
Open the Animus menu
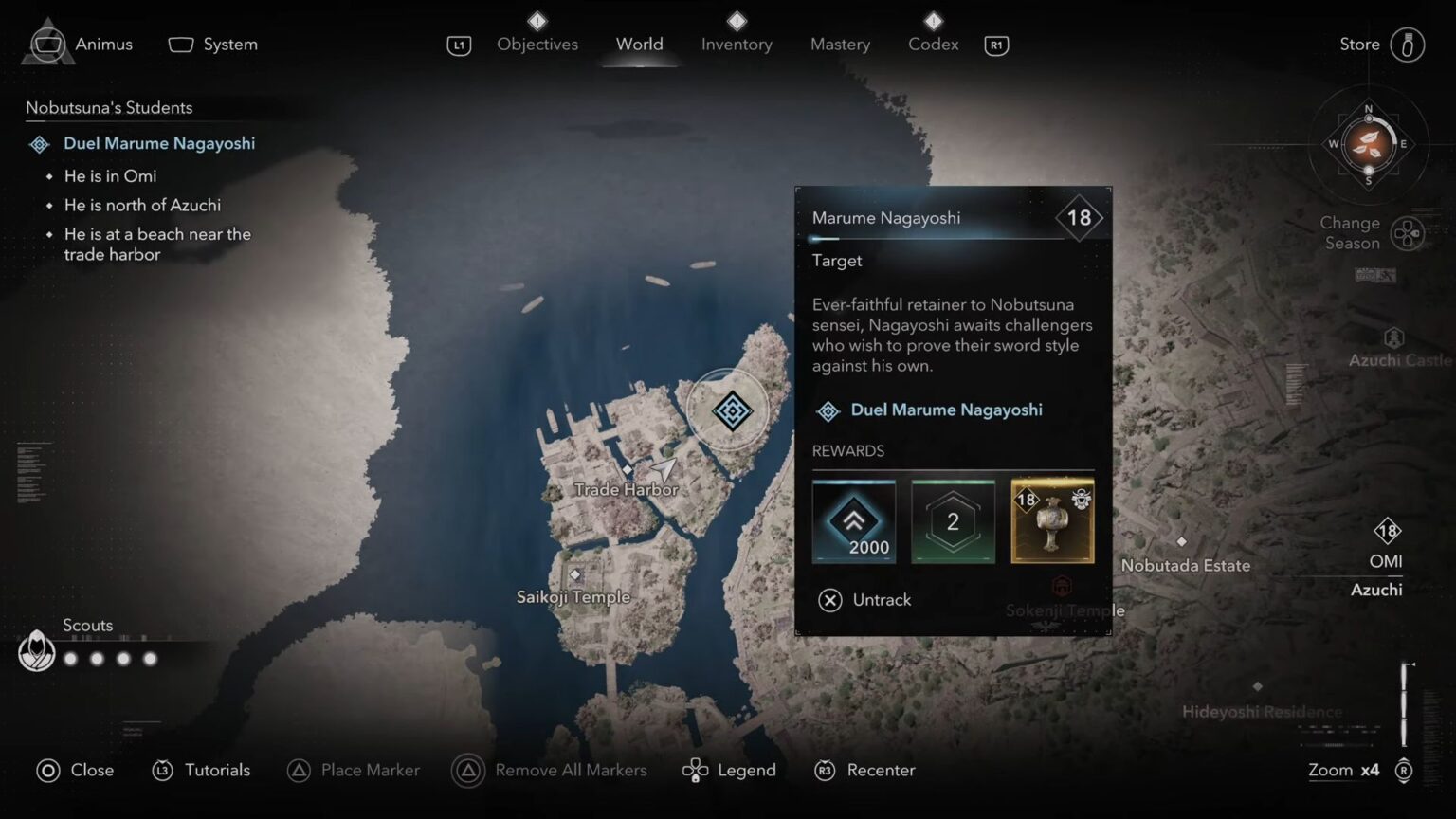(102, 44)
